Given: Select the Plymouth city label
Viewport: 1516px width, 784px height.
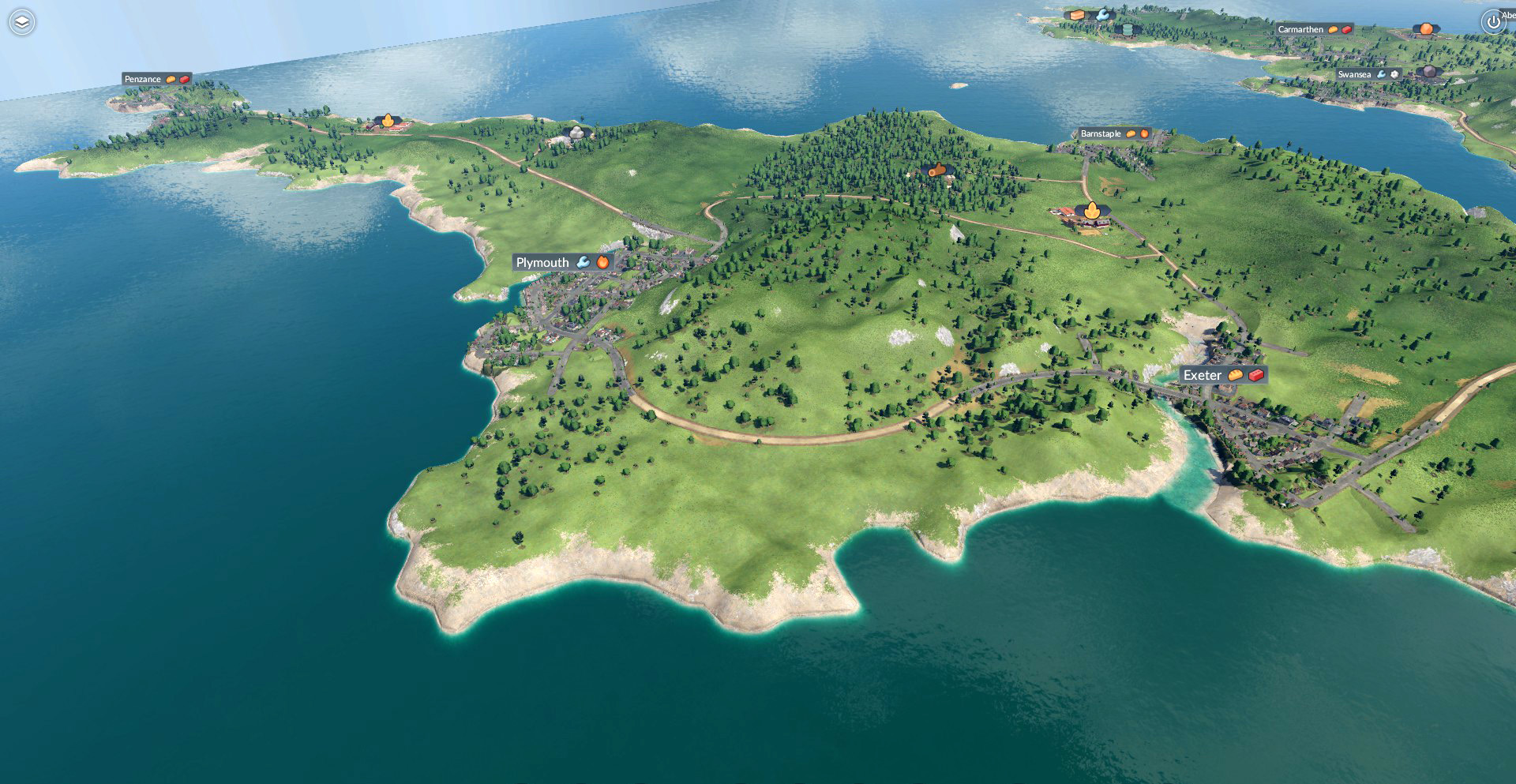Looking at the screenshot, I should (542, 262).
